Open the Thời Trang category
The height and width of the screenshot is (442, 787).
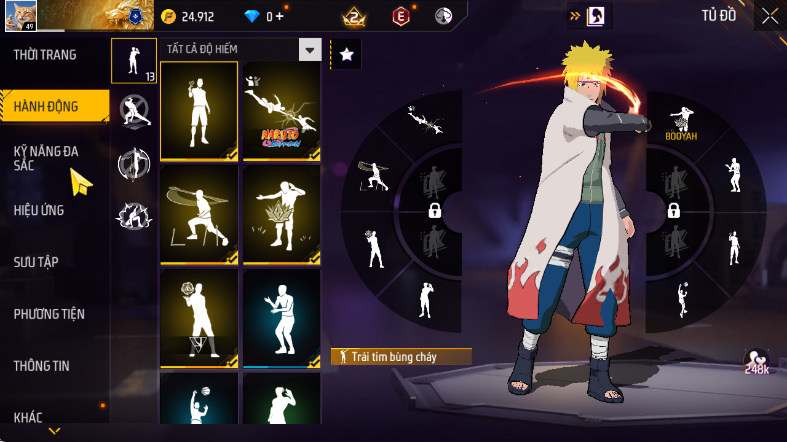pyautogui.click(x=44, y=54)
